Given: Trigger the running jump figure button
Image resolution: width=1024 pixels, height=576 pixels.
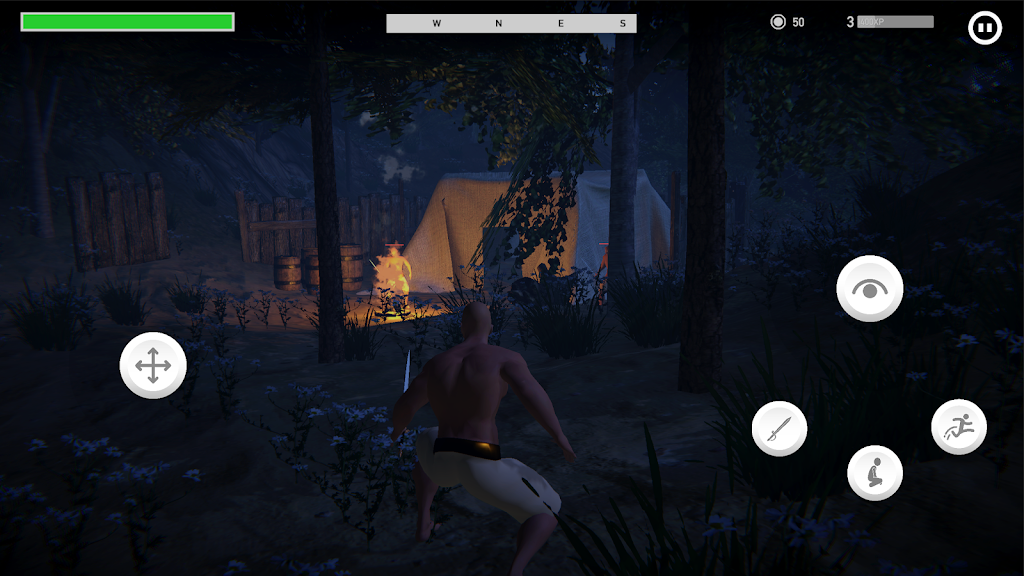Looking at the screenshot, I should (959, 427).
